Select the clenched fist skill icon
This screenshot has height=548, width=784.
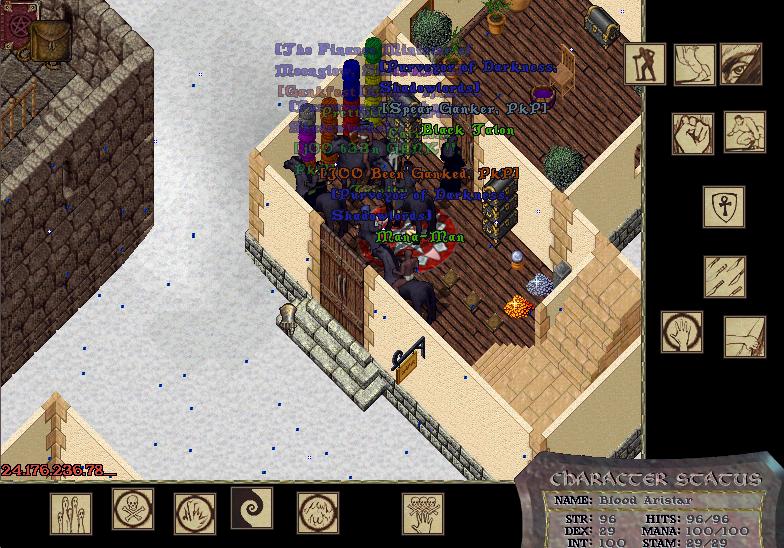tap(693, 132)
